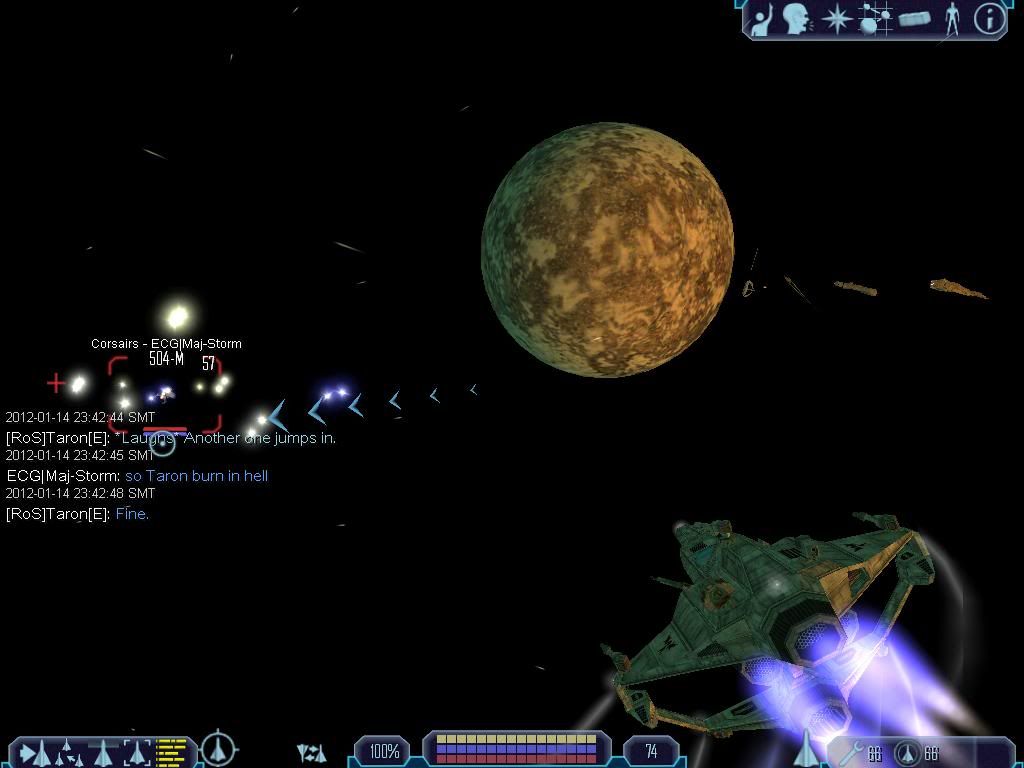
Task: Use shield battery with the circled ship icon
Action: click(x=906, y=753)
